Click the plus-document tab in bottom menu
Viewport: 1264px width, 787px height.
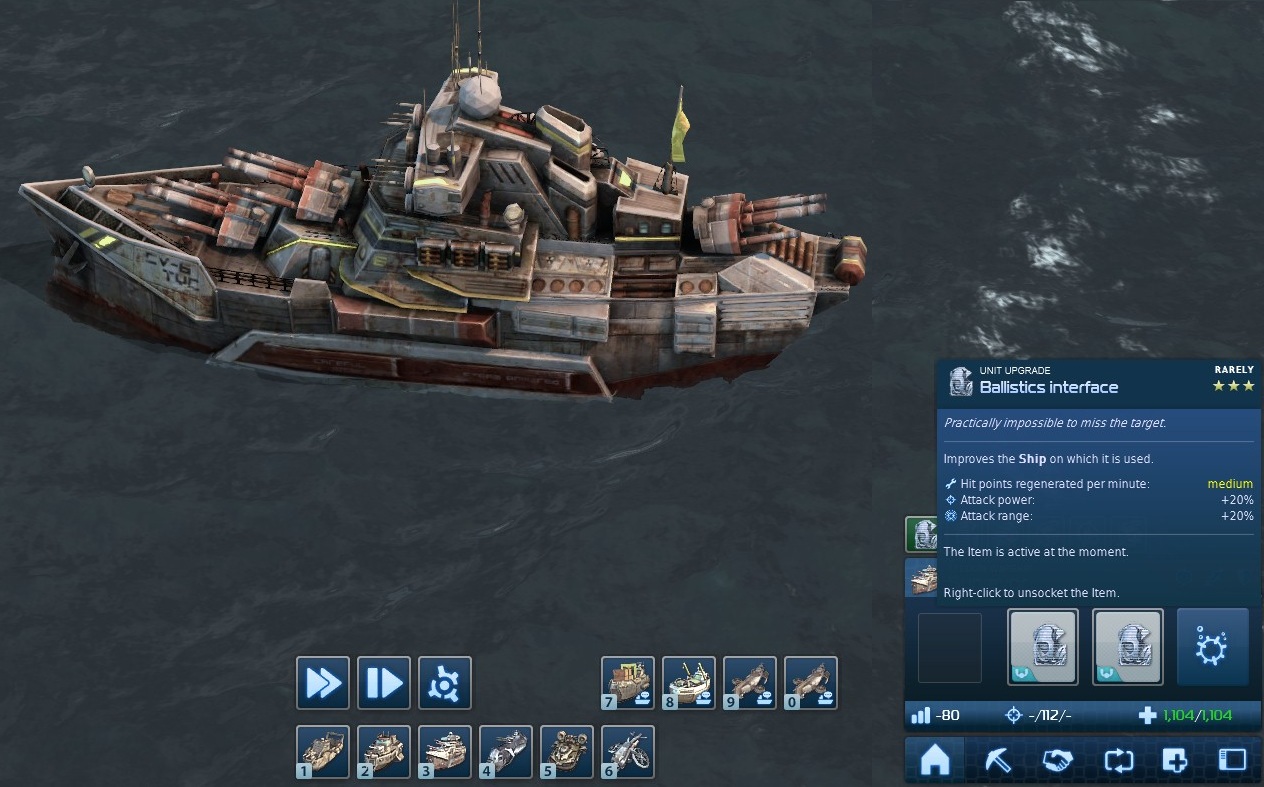click(1175, 761)
